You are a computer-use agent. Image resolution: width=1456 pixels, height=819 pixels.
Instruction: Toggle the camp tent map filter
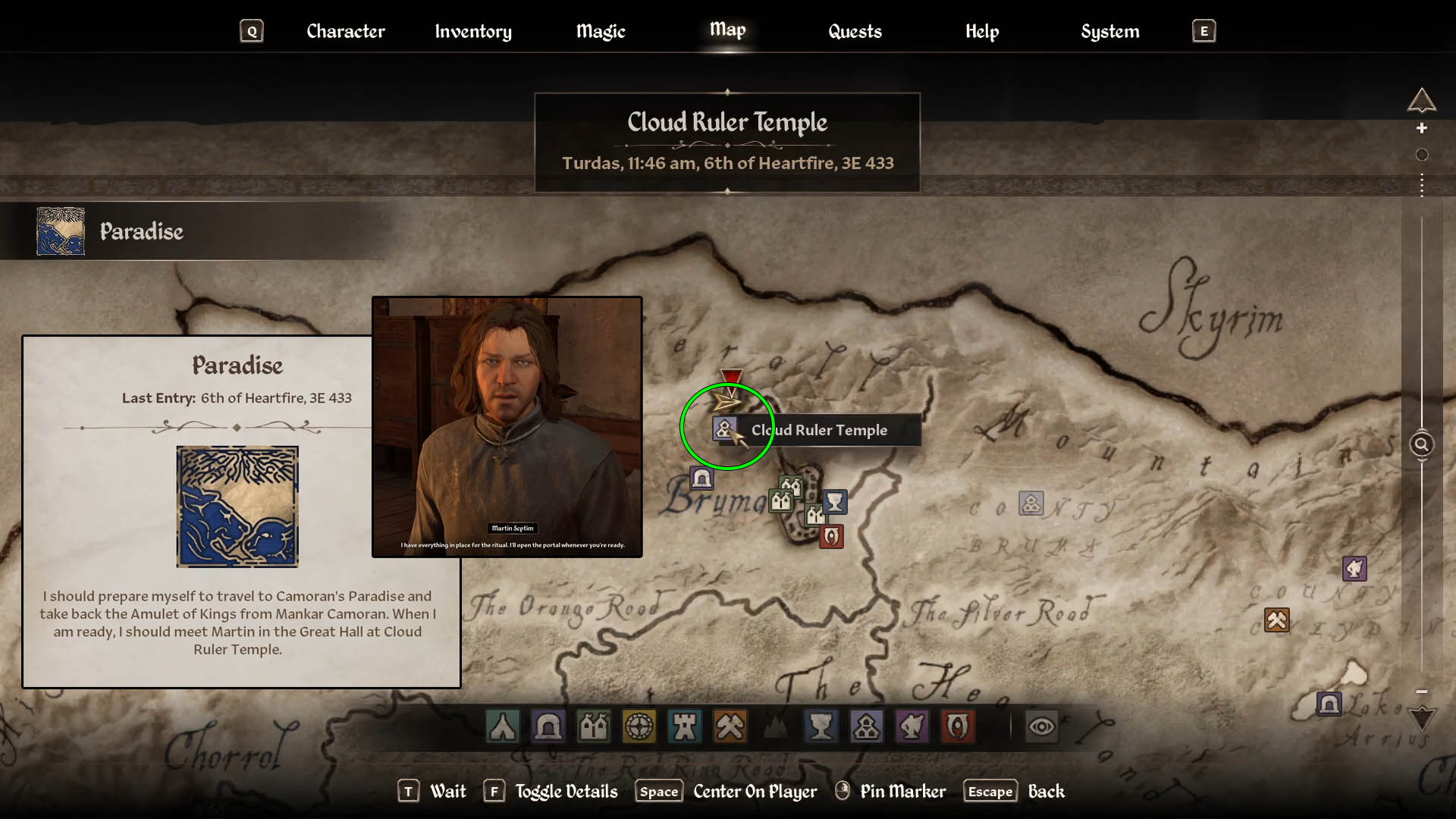(x=503, y=726)
